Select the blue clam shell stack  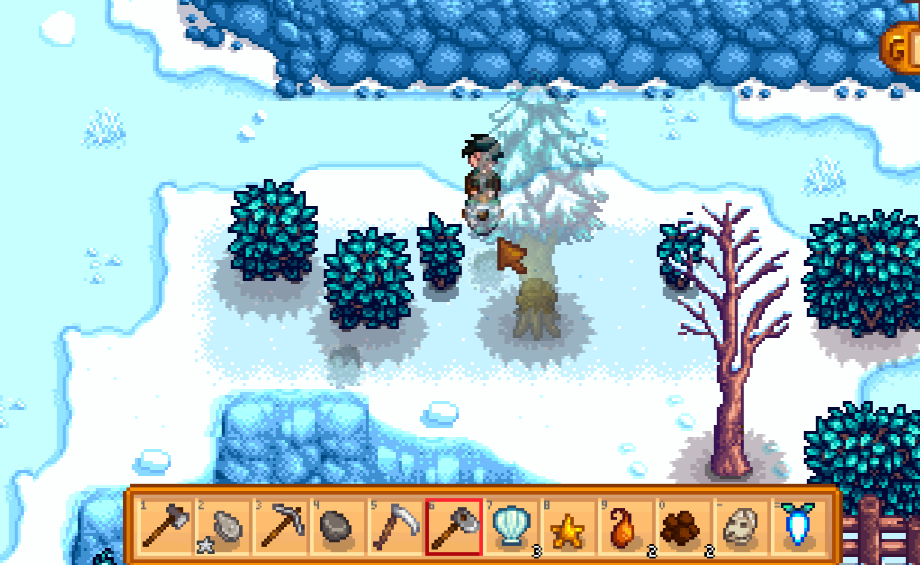[x=511, y=525]
